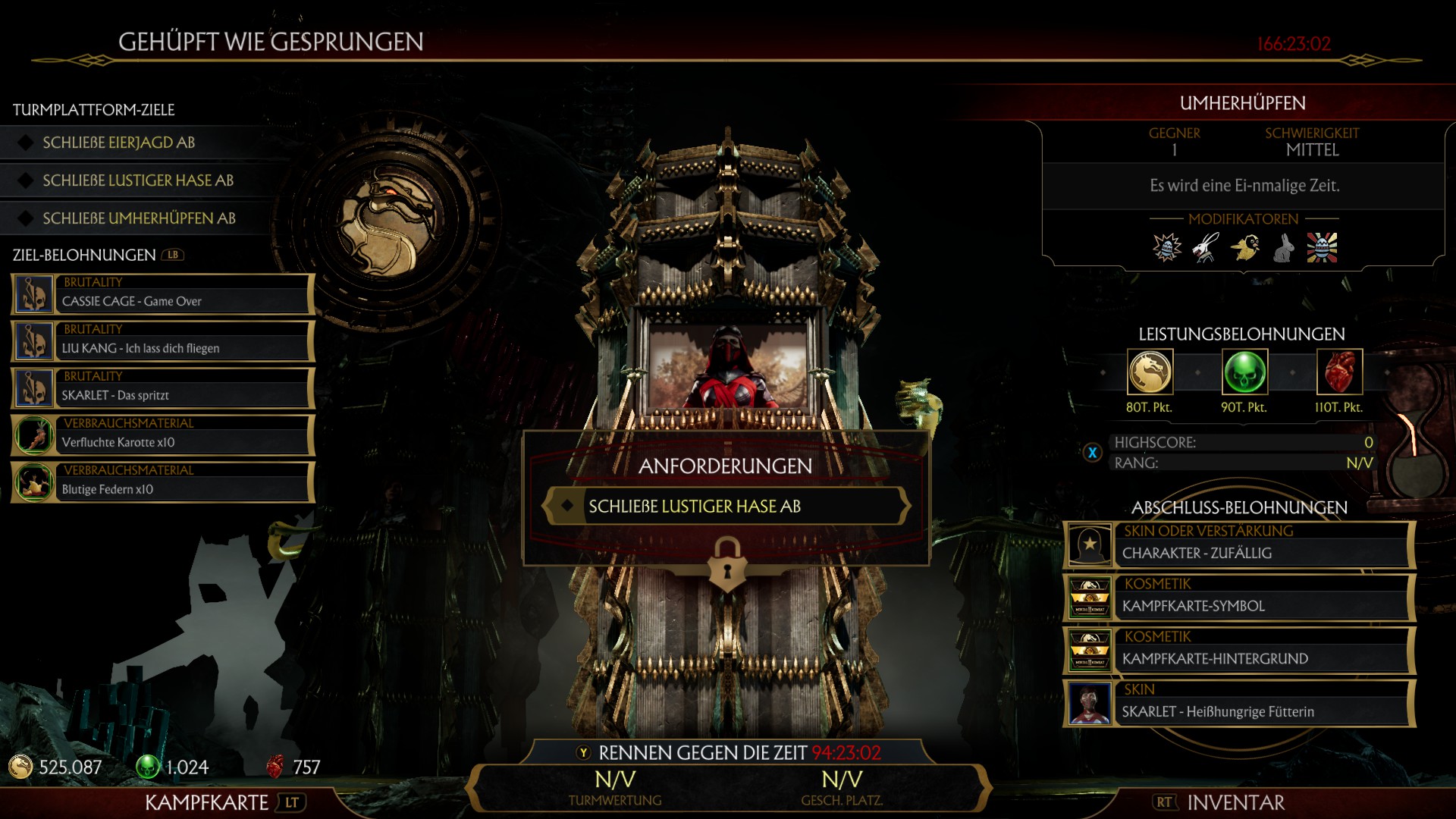The width and height of the screenshot is (1456, 819).
Task: Select the Schließe Eierjagd ab objective
Action: pos(119,143)
